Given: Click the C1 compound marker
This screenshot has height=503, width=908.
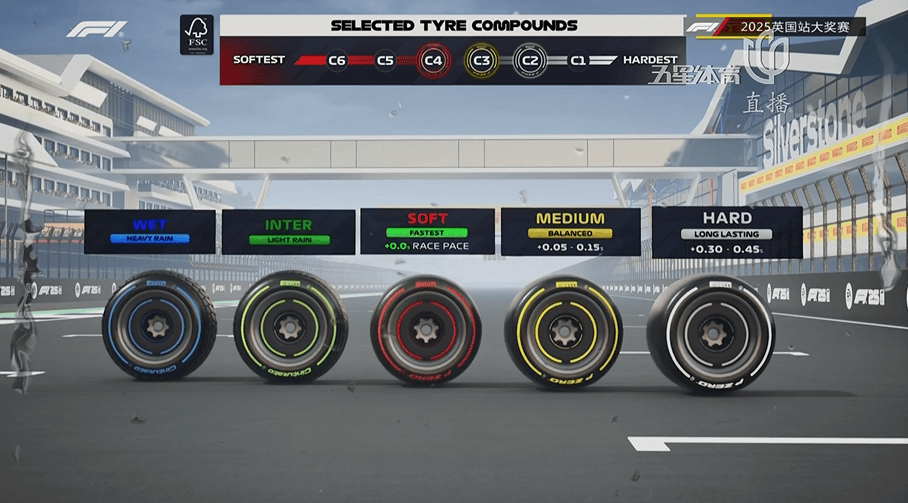Looking at the screenshot, I should pos(578,60).
